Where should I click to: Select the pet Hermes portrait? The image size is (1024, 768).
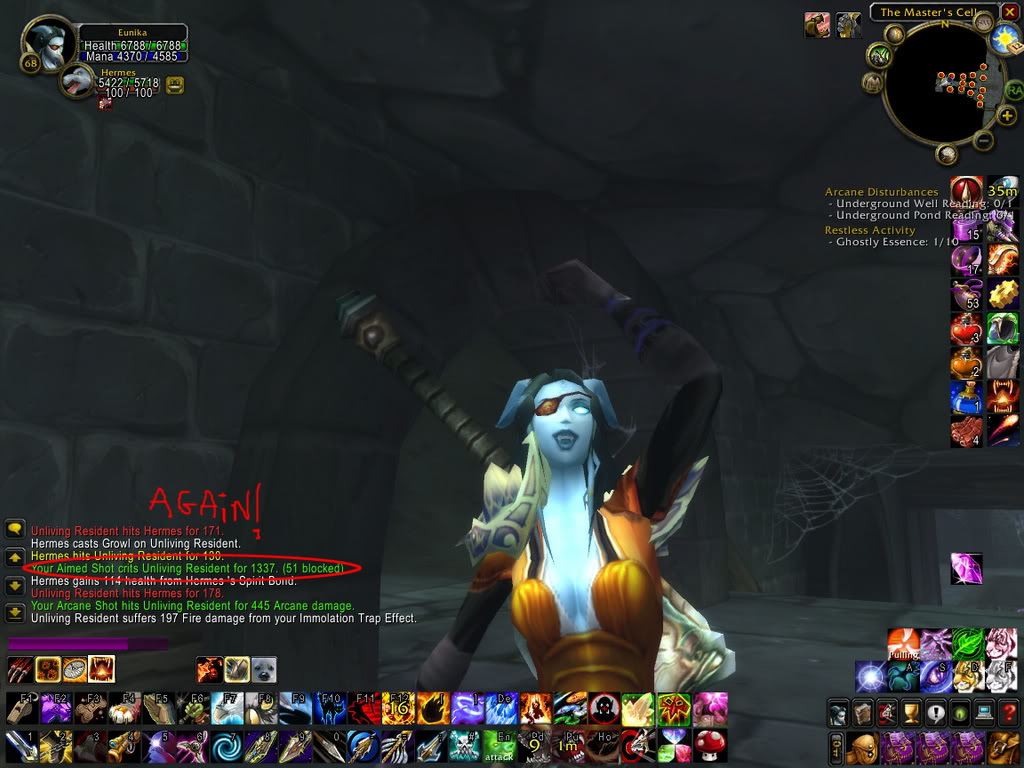(x=77, y=82)
